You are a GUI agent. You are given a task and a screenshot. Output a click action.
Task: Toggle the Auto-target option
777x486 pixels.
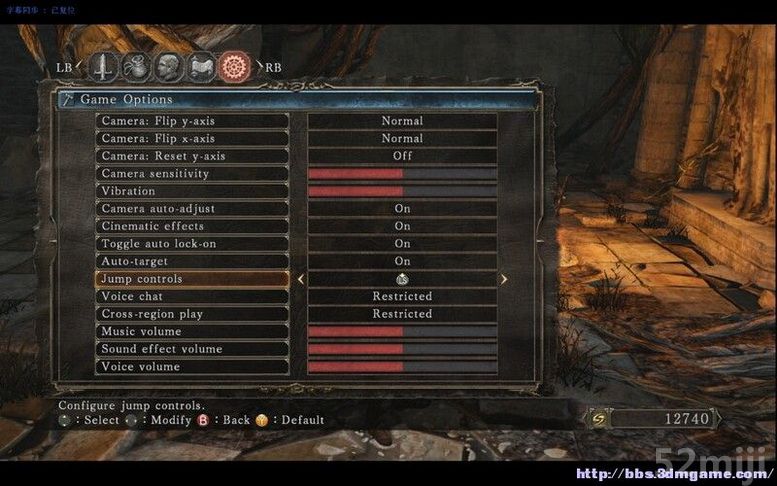402,261
